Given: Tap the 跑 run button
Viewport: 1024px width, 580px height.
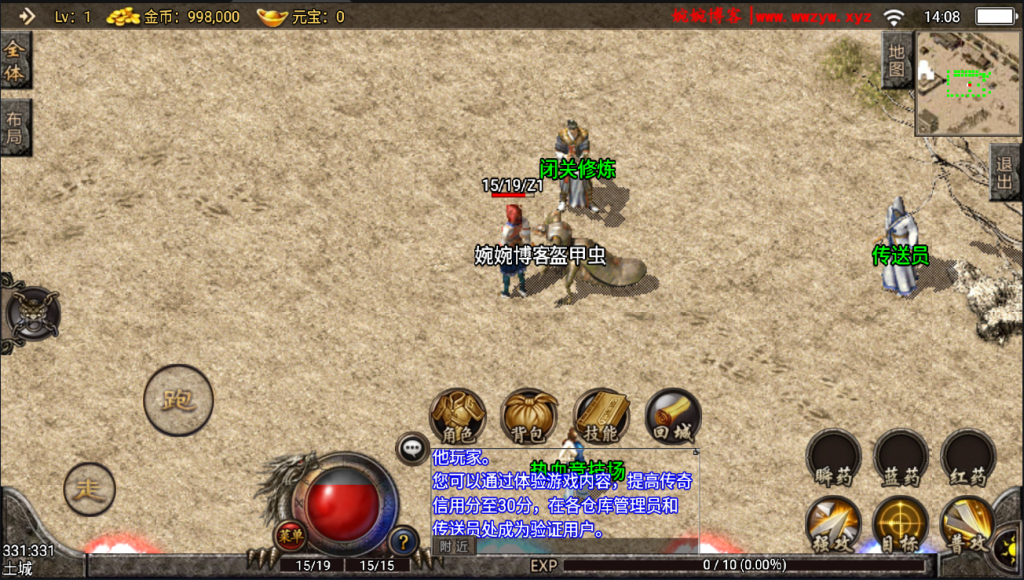Looking at the screenshot, I should click(x=178, y=400).
